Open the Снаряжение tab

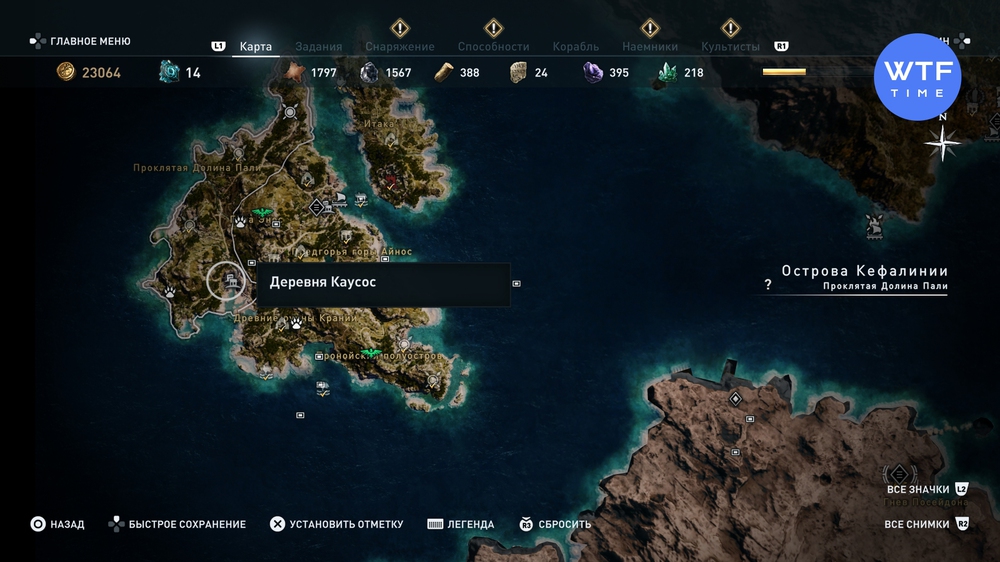pos(399,47)
